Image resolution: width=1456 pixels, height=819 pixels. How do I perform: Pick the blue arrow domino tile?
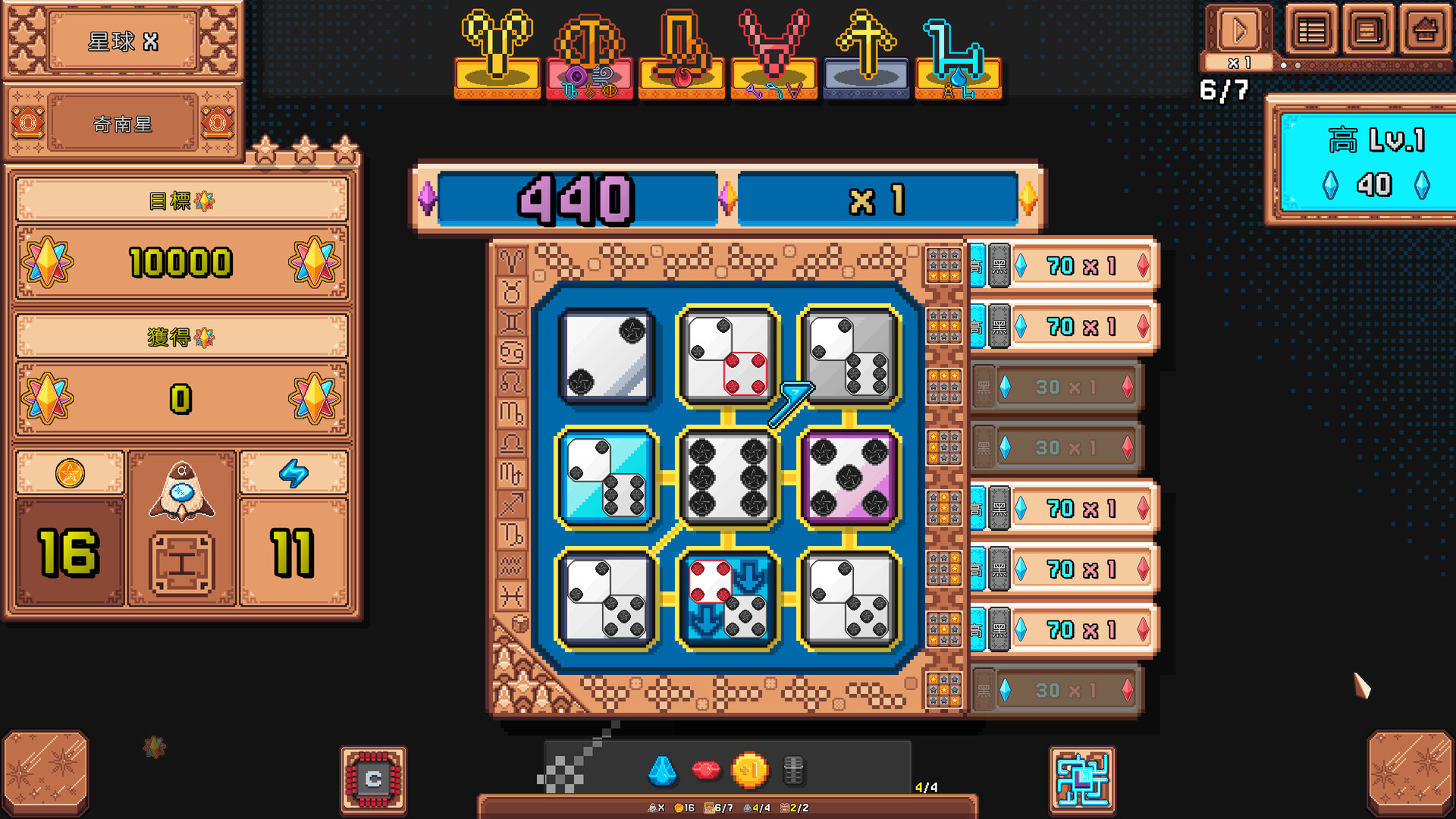point(727,599)
